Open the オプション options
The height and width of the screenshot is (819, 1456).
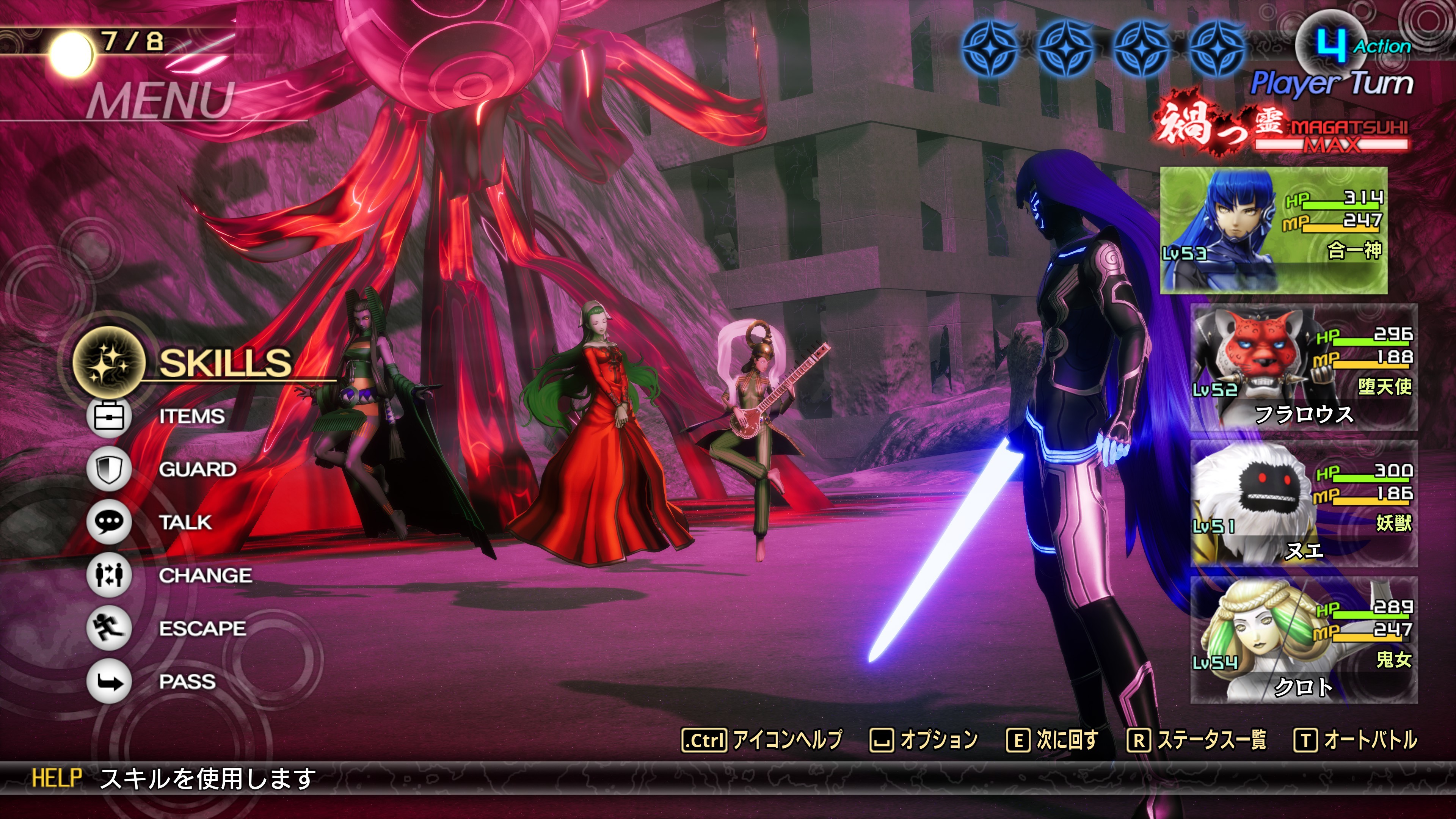924,740
